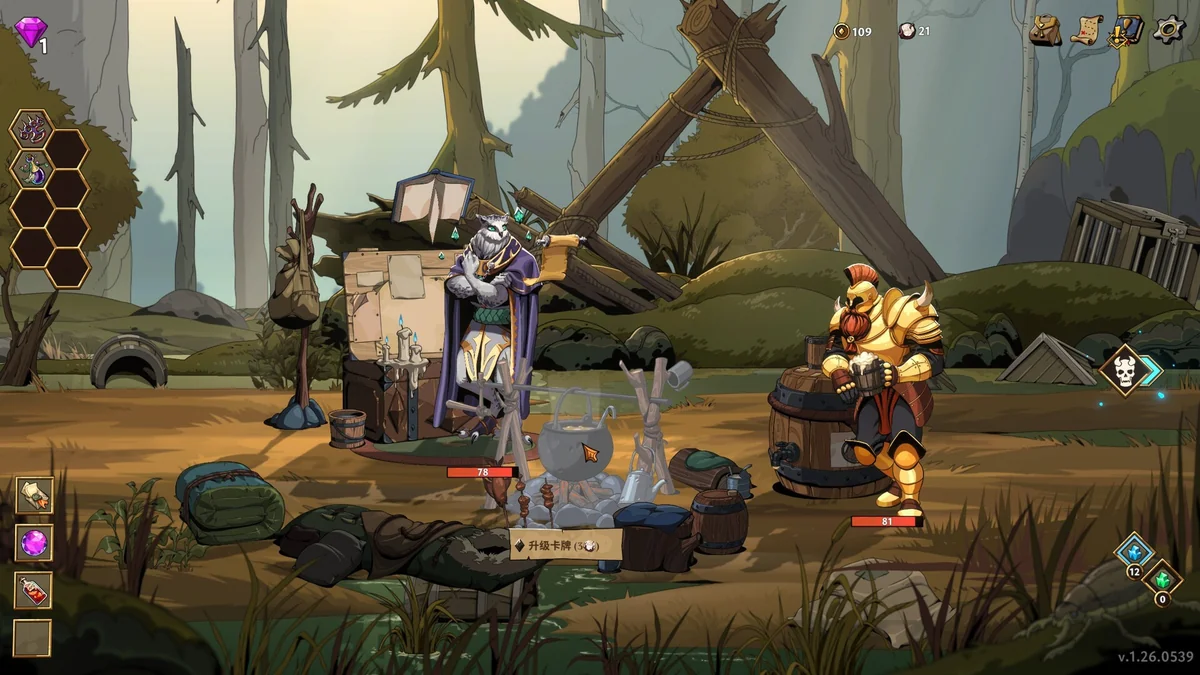Viewport: 1200px width, 675px height.
Task: Open the blue crystal card deck
Action: pos(1134,552)
